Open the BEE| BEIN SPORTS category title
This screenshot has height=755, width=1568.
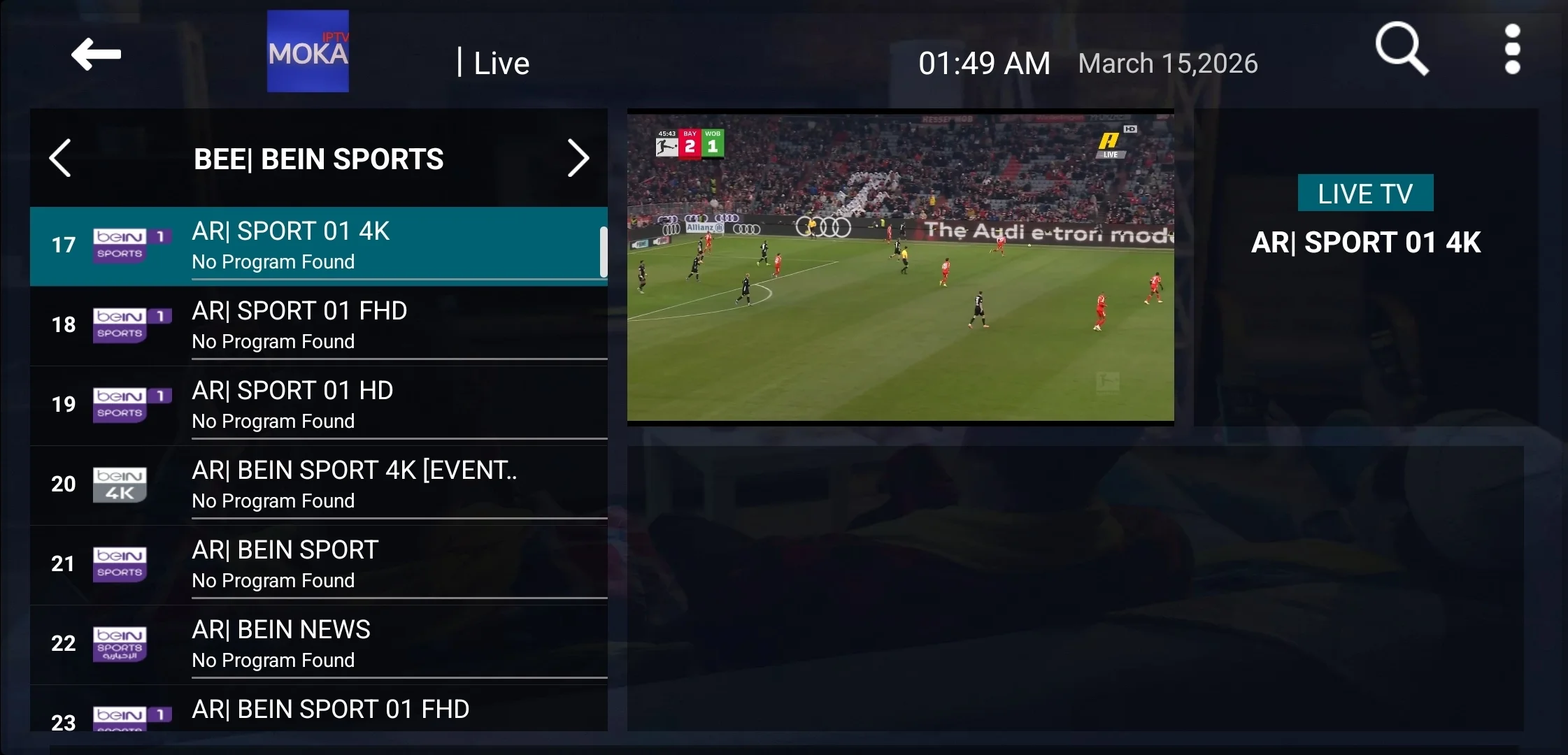(x=319, y=159)
